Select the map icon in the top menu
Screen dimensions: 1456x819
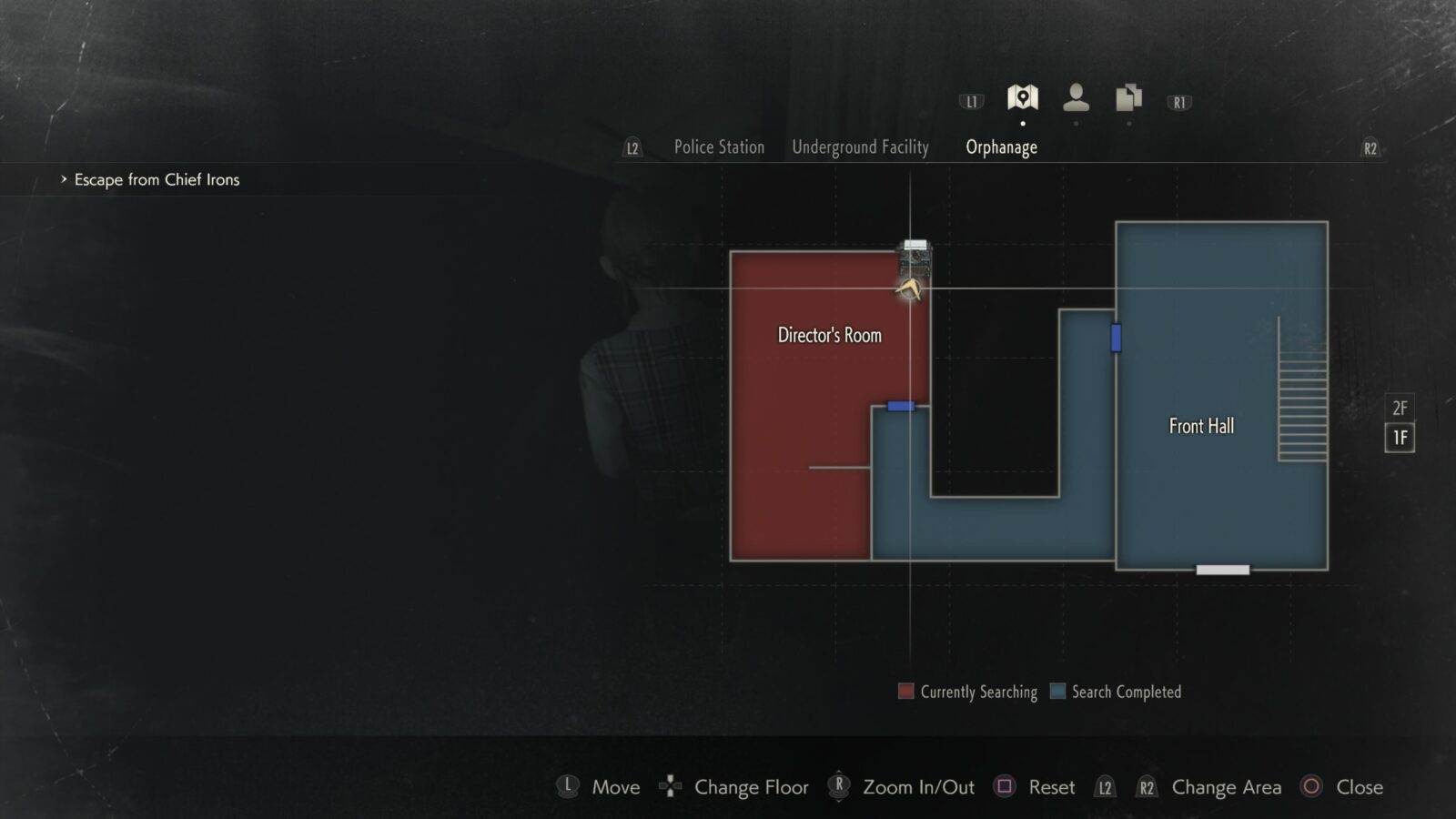tap(1022, 98)
